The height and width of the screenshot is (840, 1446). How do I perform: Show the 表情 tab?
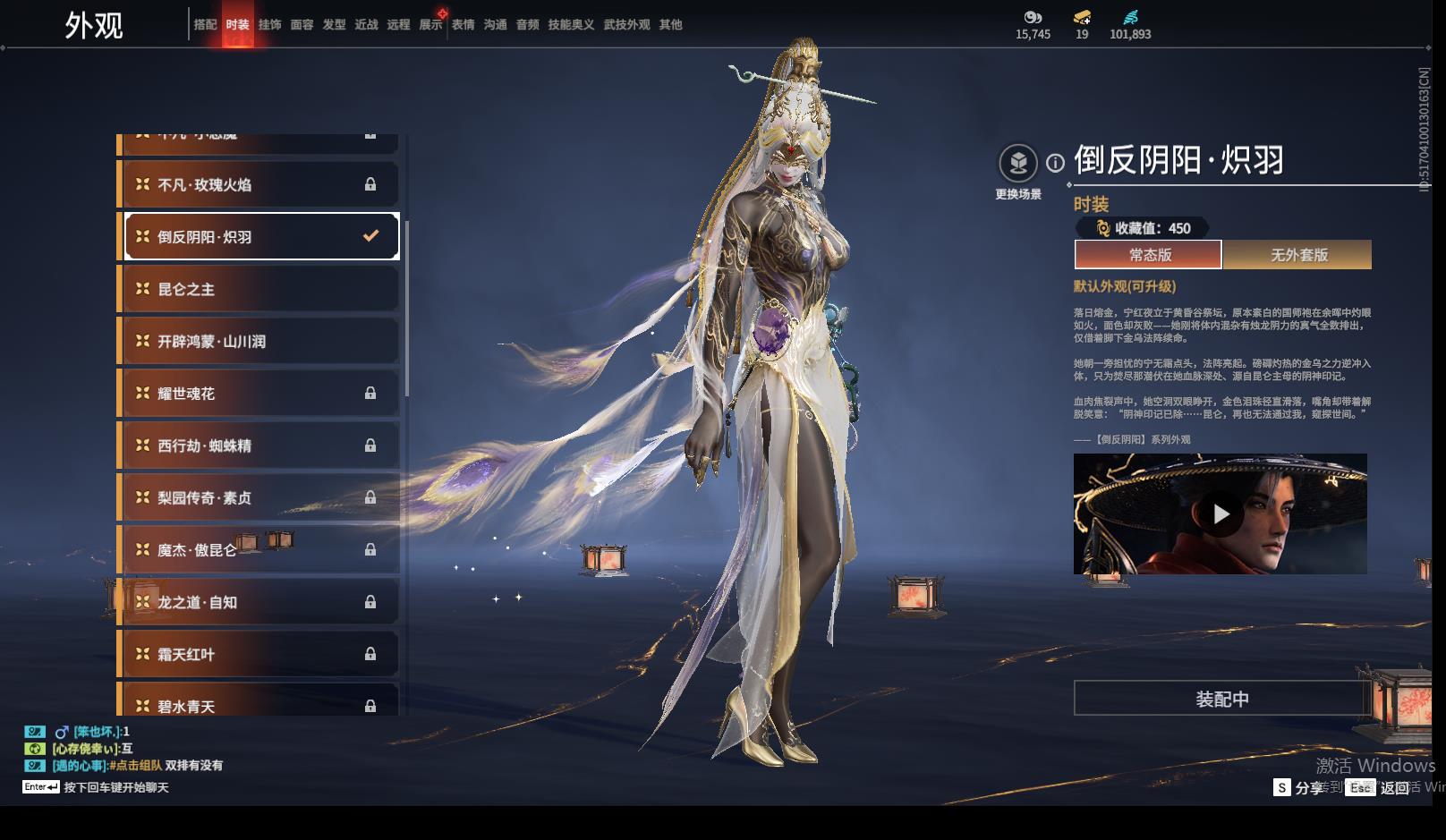click(463, 25)
